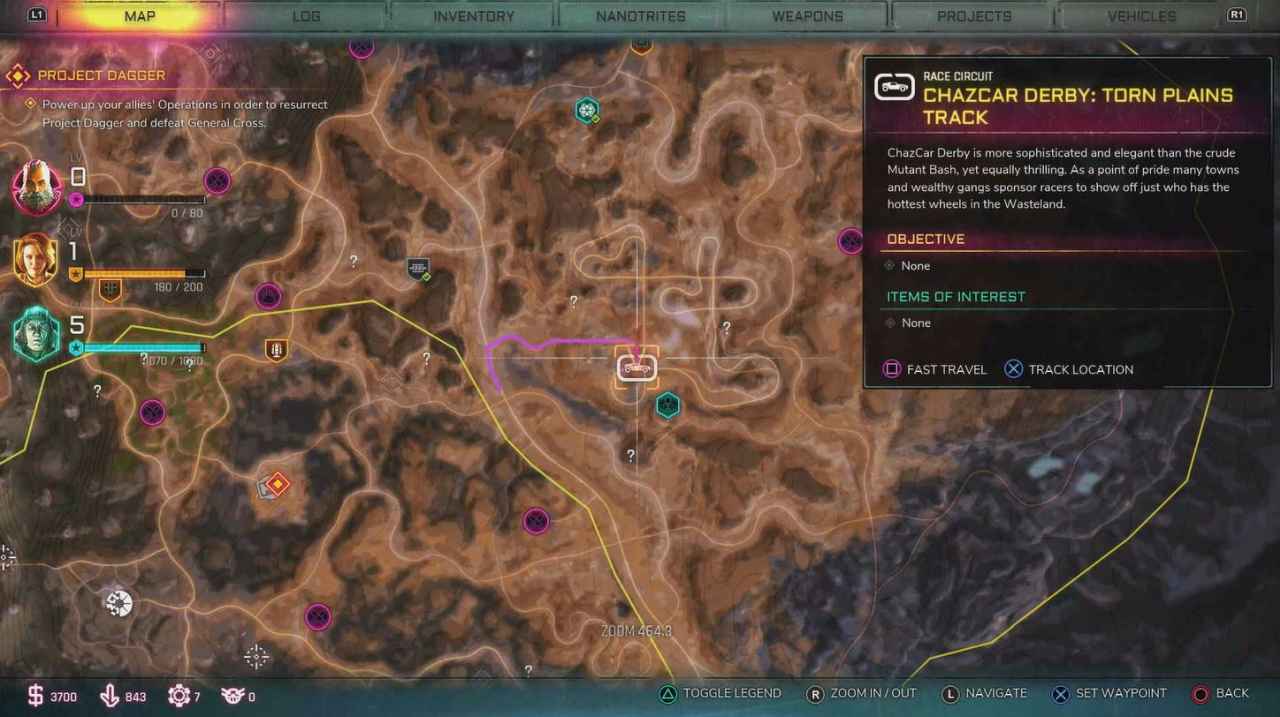
Task: Switch to the Vehicles tab
Action: pyautogui.click(x=1141, y=16)
